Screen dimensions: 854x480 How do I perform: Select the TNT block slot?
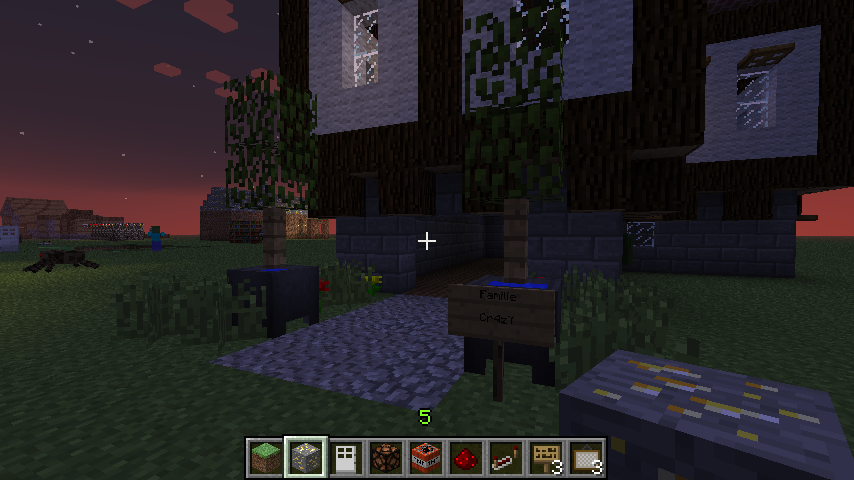point(426,457)
